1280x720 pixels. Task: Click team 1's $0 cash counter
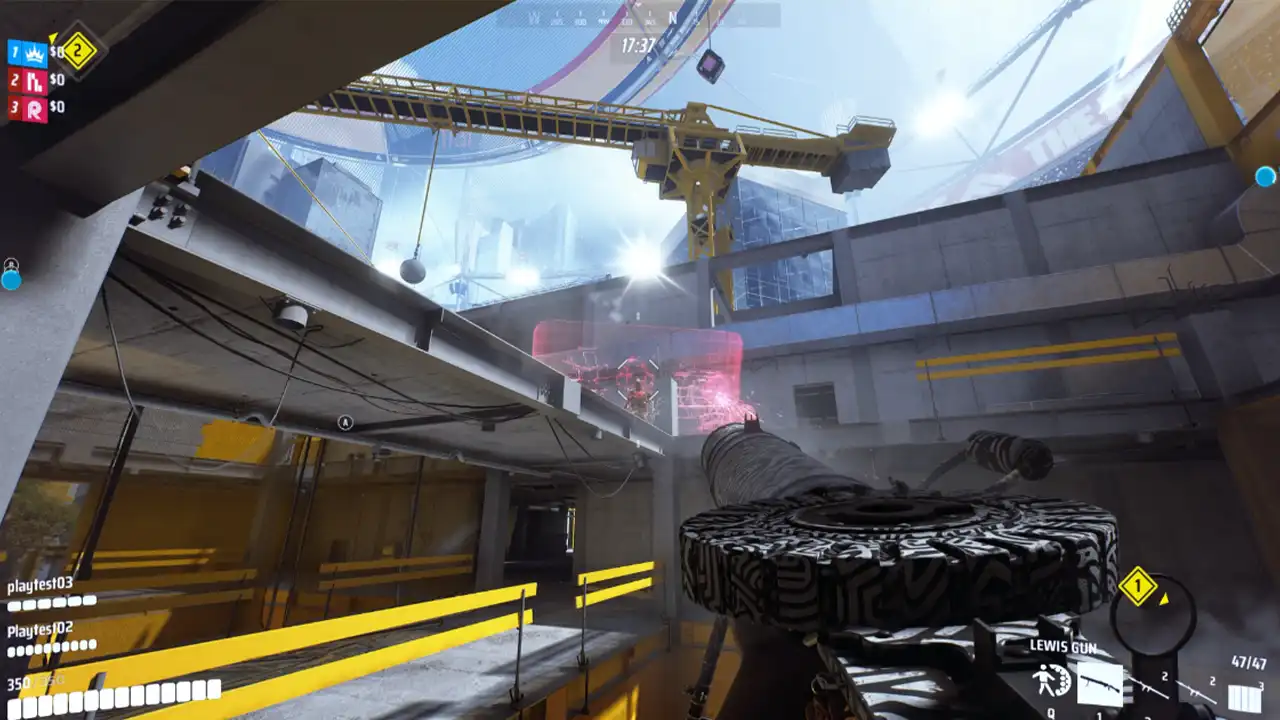coord(57,51)
